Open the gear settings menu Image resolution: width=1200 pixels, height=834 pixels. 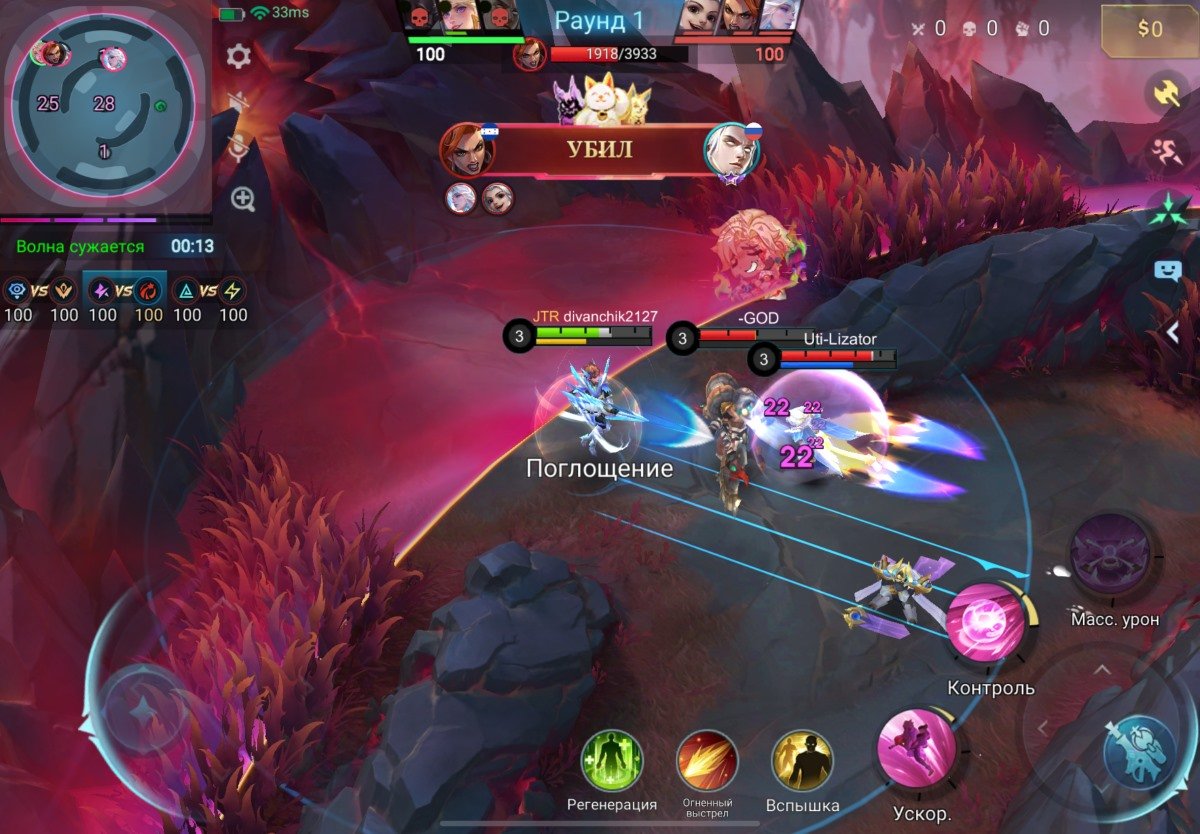[238, 56]
